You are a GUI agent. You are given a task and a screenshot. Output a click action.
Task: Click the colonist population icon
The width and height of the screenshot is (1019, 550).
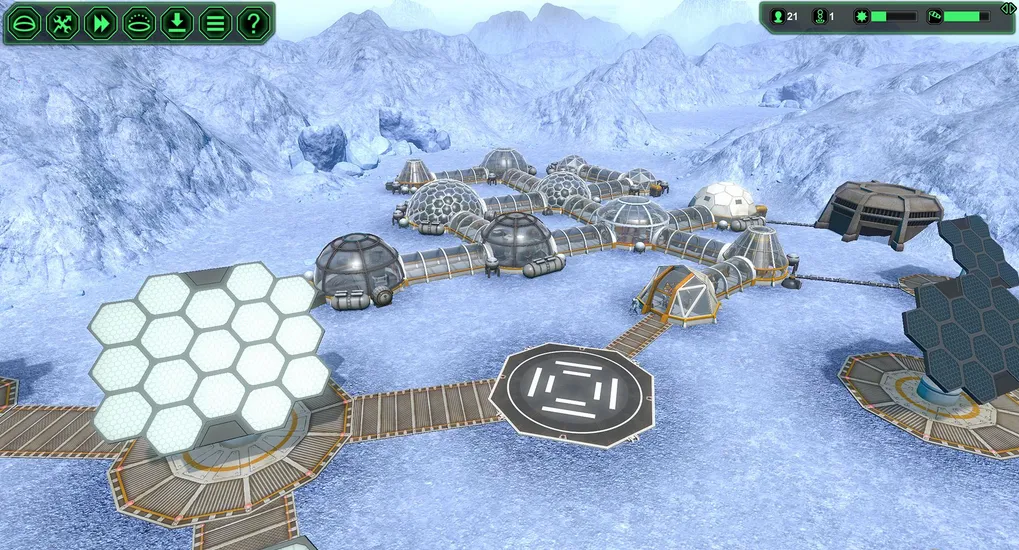pyautogui.click(x=778, y=16)
